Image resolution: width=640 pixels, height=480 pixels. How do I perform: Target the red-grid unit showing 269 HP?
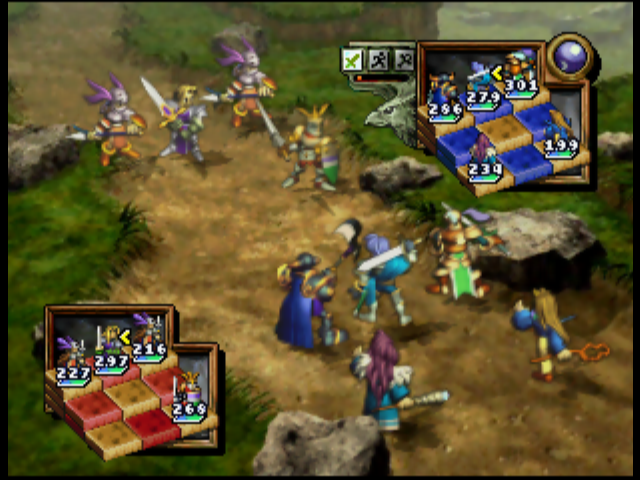(188, 393)
